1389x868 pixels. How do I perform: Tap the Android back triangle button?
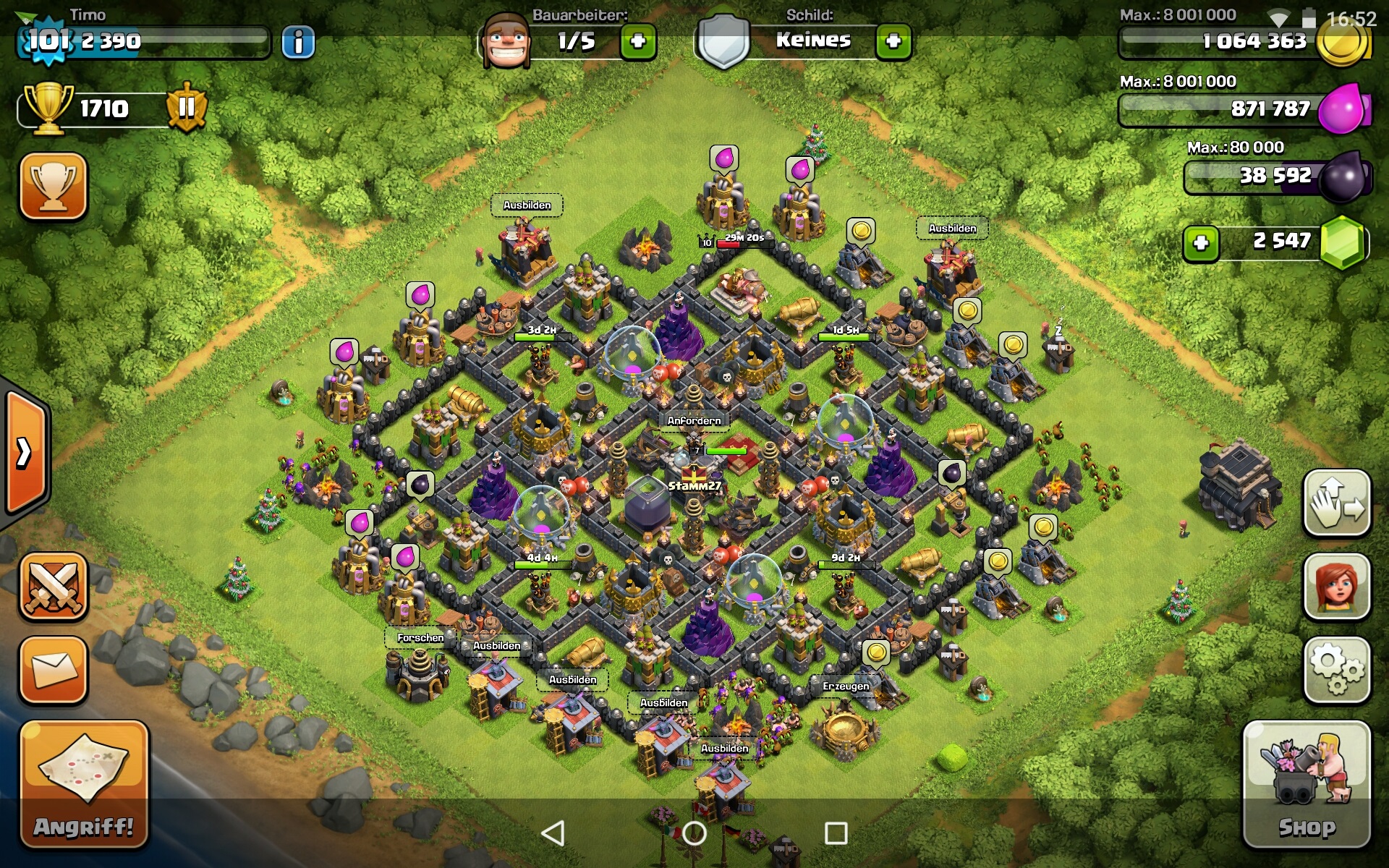553,833
